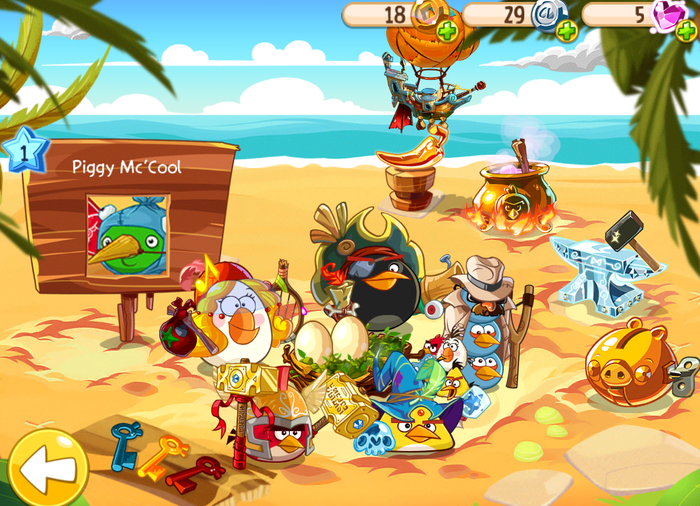This screenshot has width=700, height=506.
Task: Add more gold snoutling coins
Action: pos(448,31)
